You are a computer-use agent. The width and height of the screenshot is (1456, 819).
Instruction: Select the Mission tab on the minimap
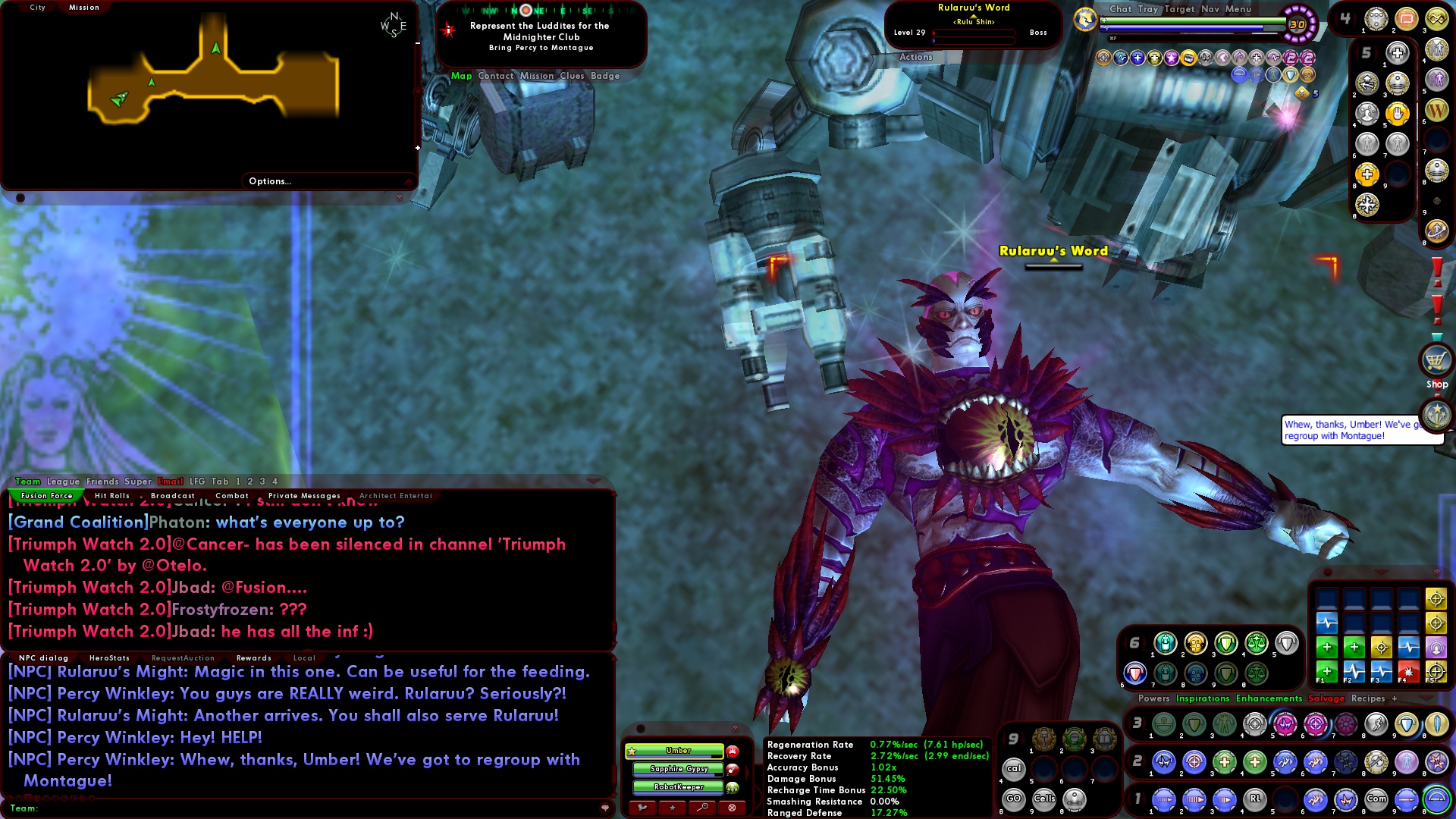coord(84,7)
